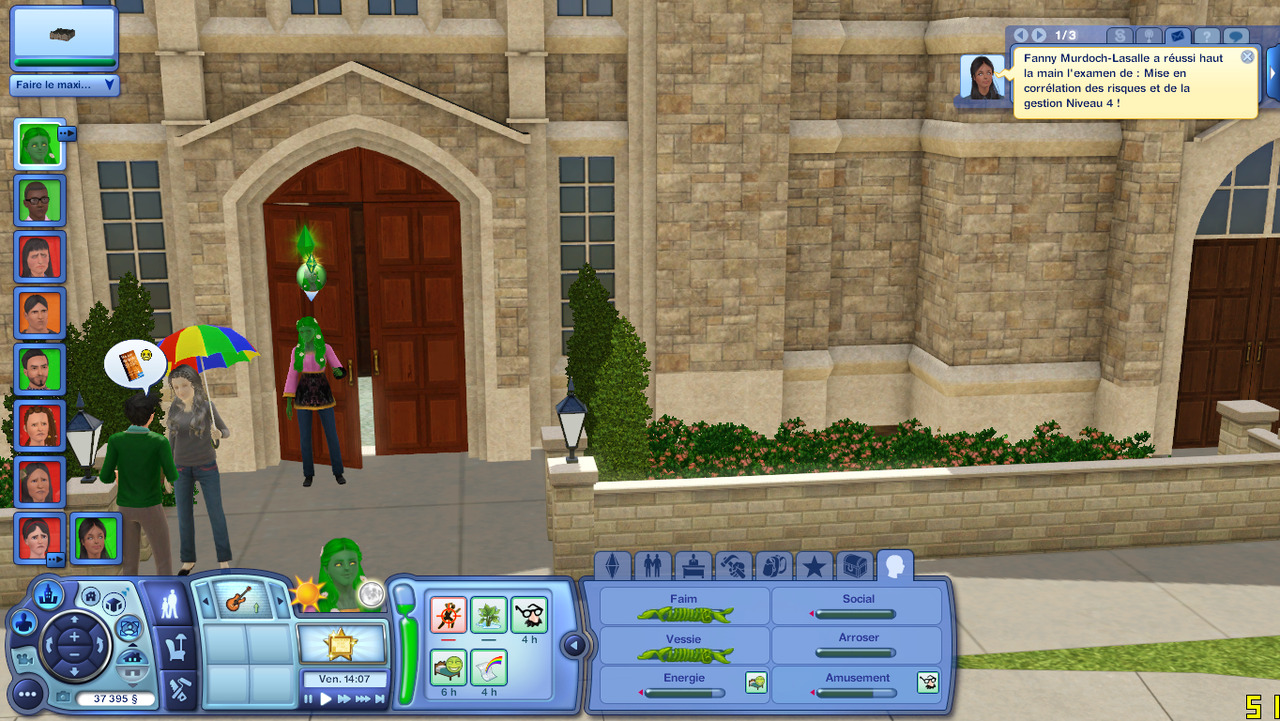Show the next notification message
The height and width of the screenshot is (721, 1280).
click(x=1039, y=36)
